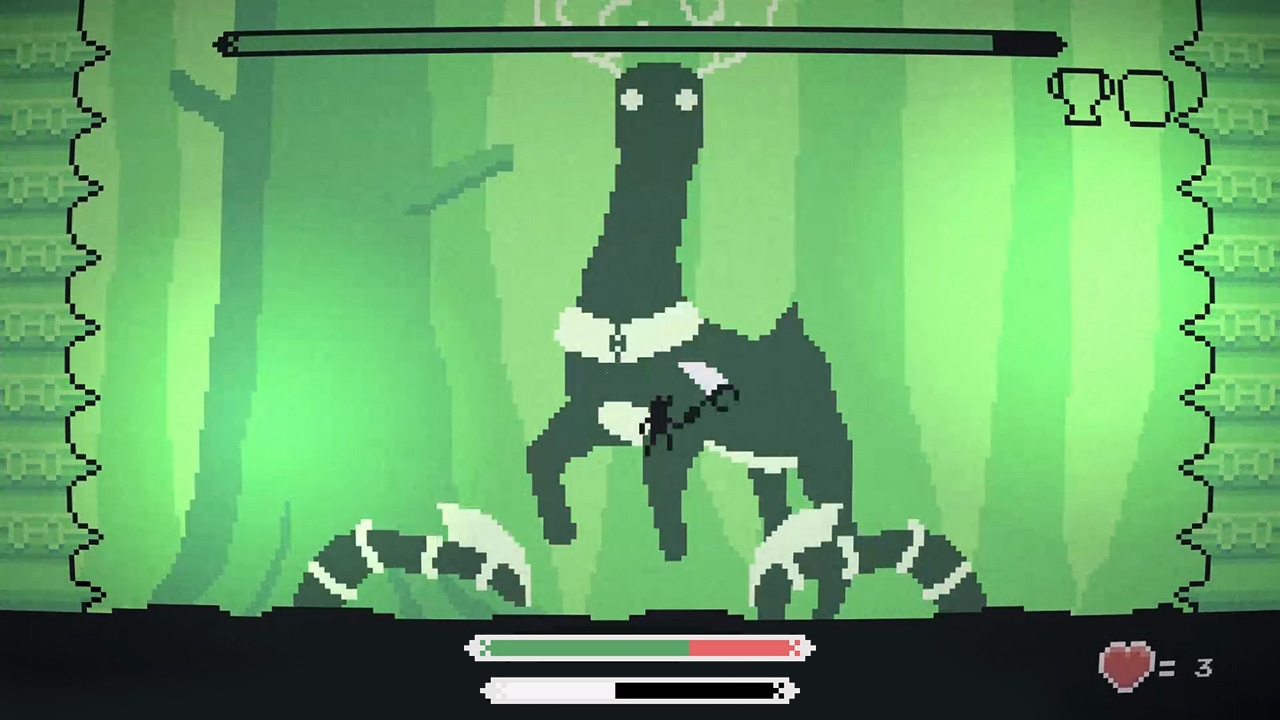Select the boss's right eye
The image size is (1280, 720).
tap(686, 99)
